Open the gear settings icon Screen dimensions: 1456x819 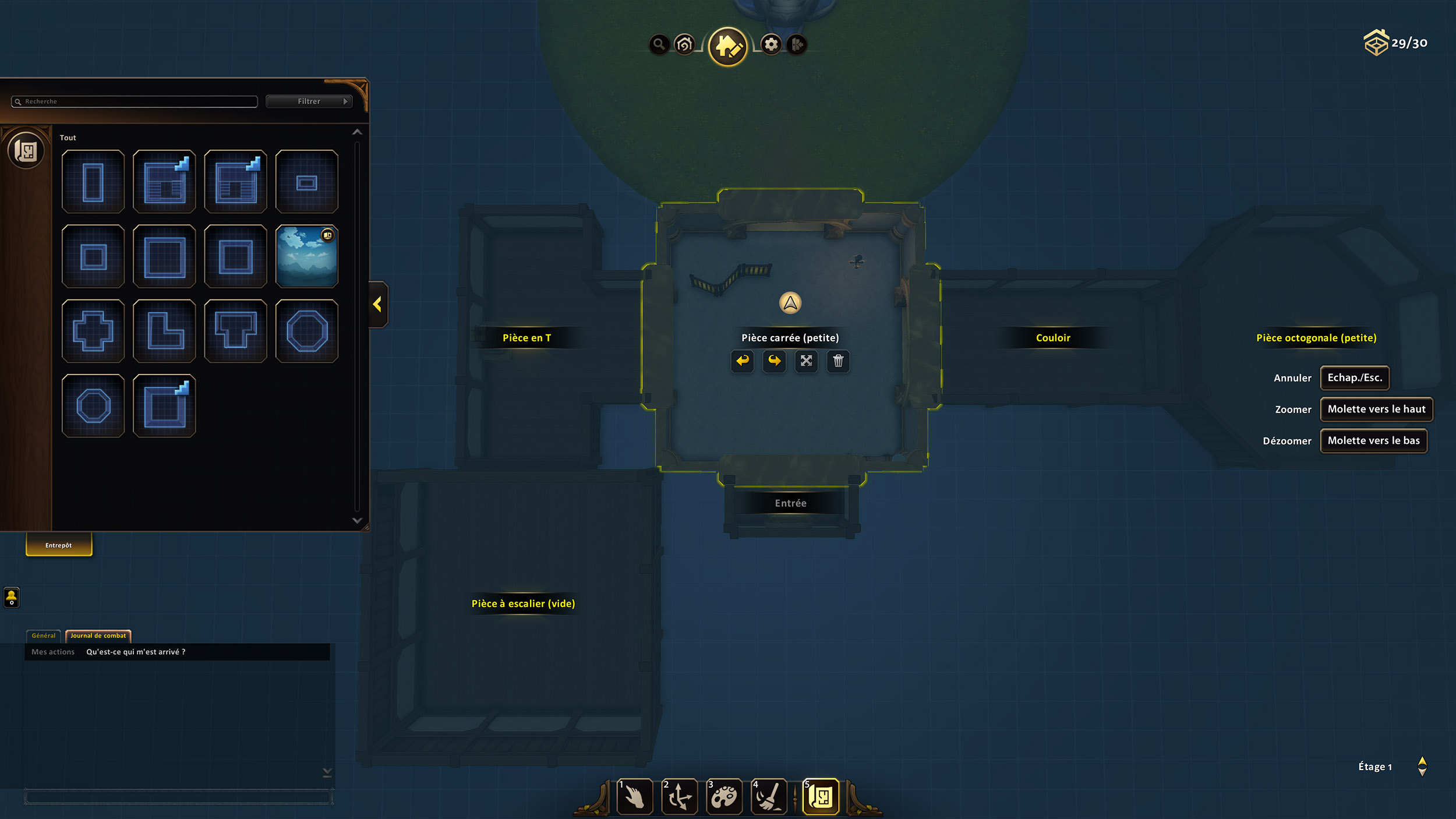(x=771, y=44)
